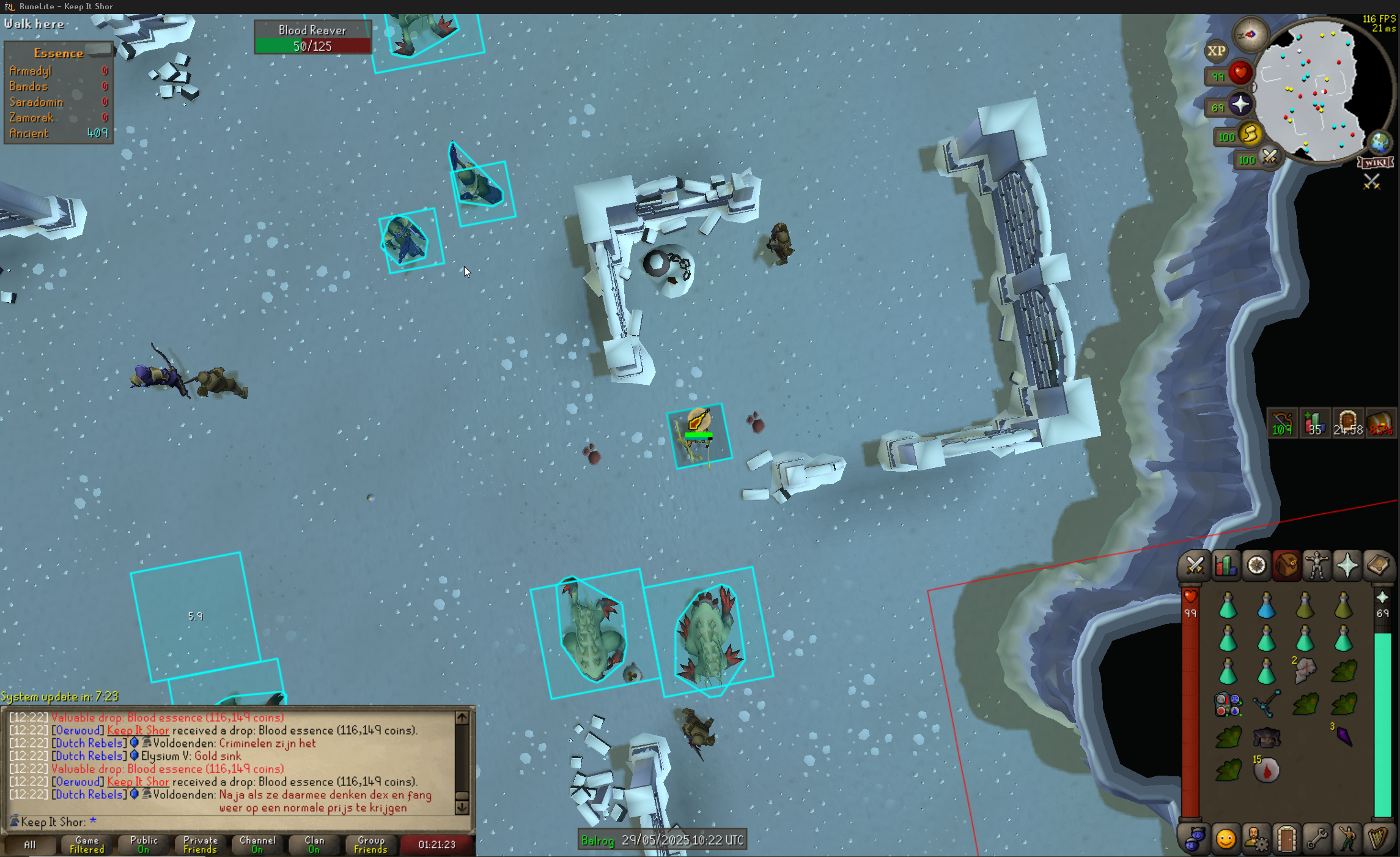Switch to the Skills tab
This screenshot has height=857, width=1400.
(1225, 566)
